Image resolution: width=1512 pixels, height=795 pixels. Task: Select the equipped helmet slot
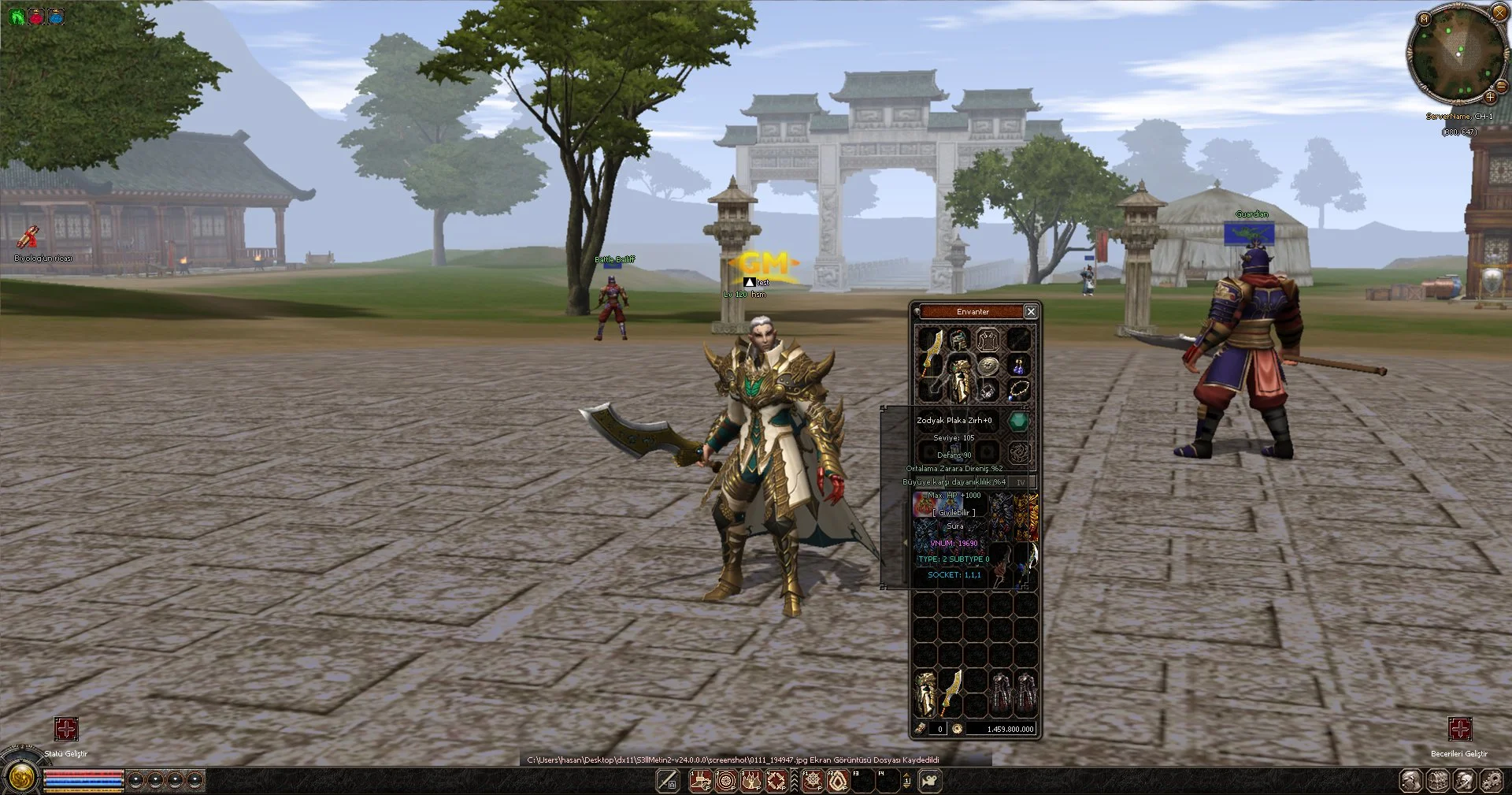click(958, 340)
